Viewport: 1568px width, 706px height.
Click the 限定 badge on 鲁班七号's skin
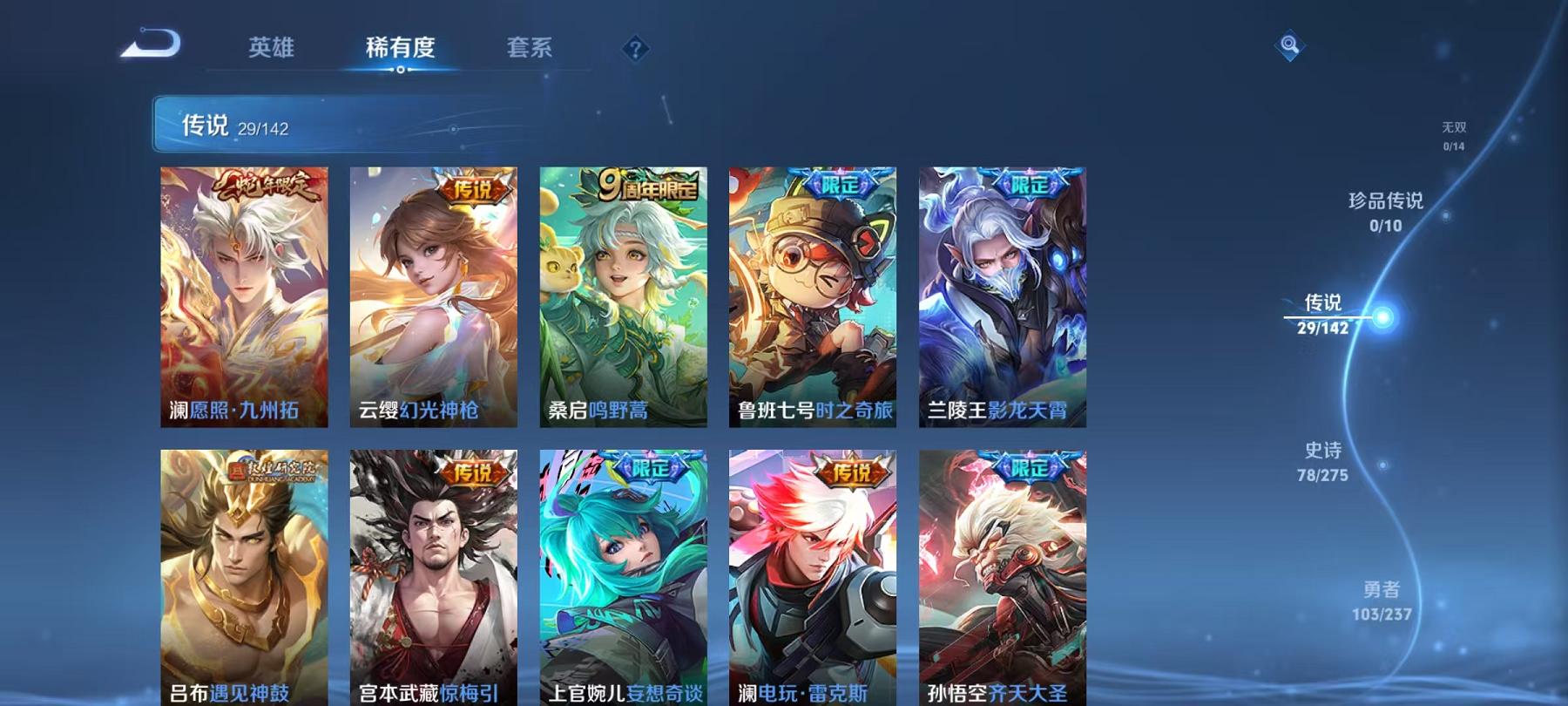838,182
